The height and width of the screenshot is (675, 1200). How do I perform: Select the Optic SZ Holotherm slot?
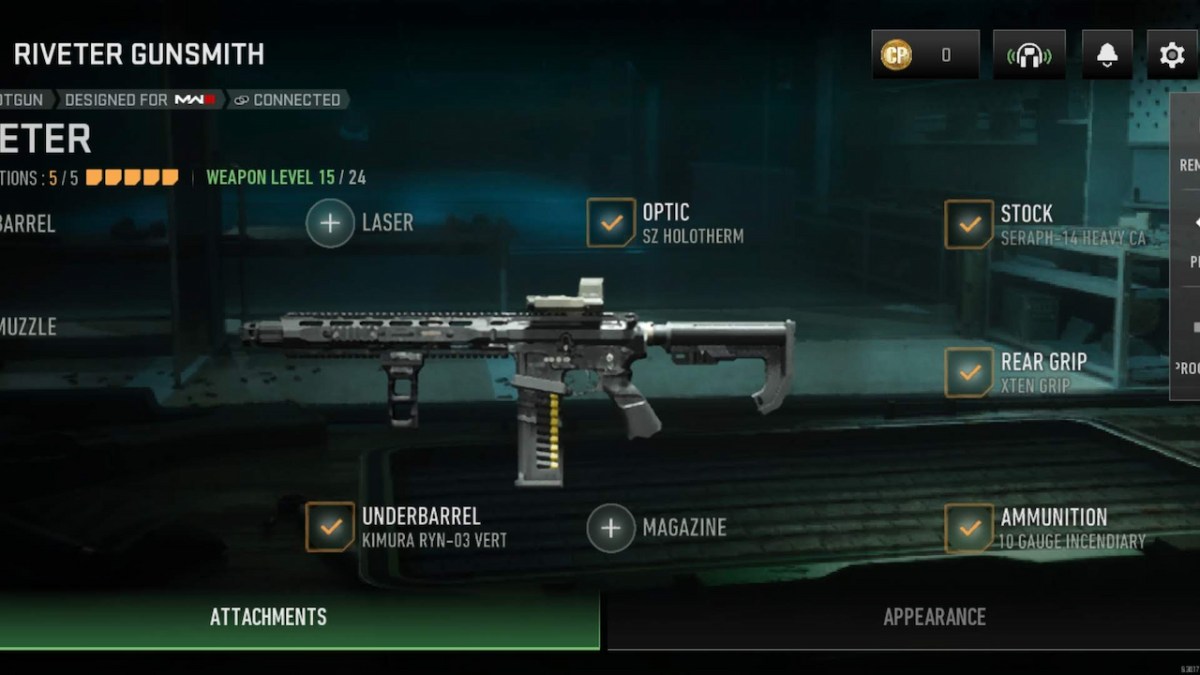tap(611, 222)
